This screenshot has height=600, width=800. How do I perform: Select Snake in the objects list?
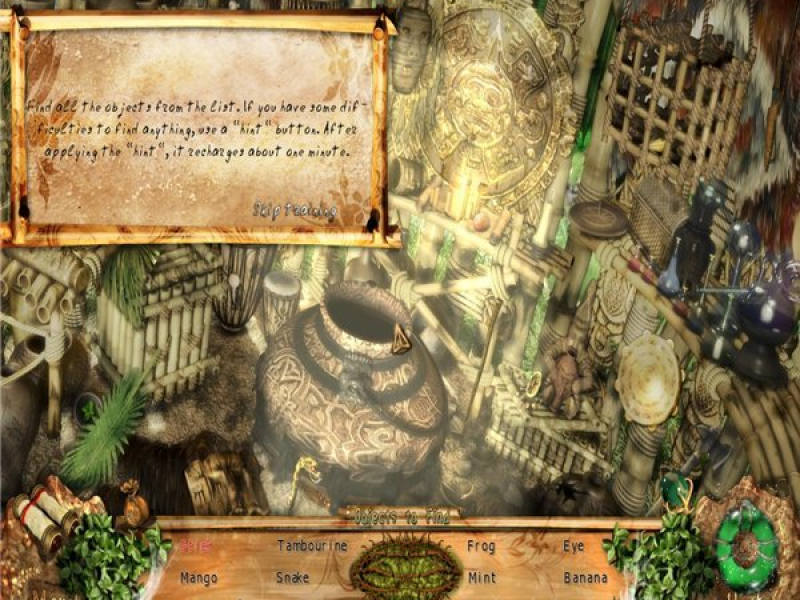coord(293,578)
